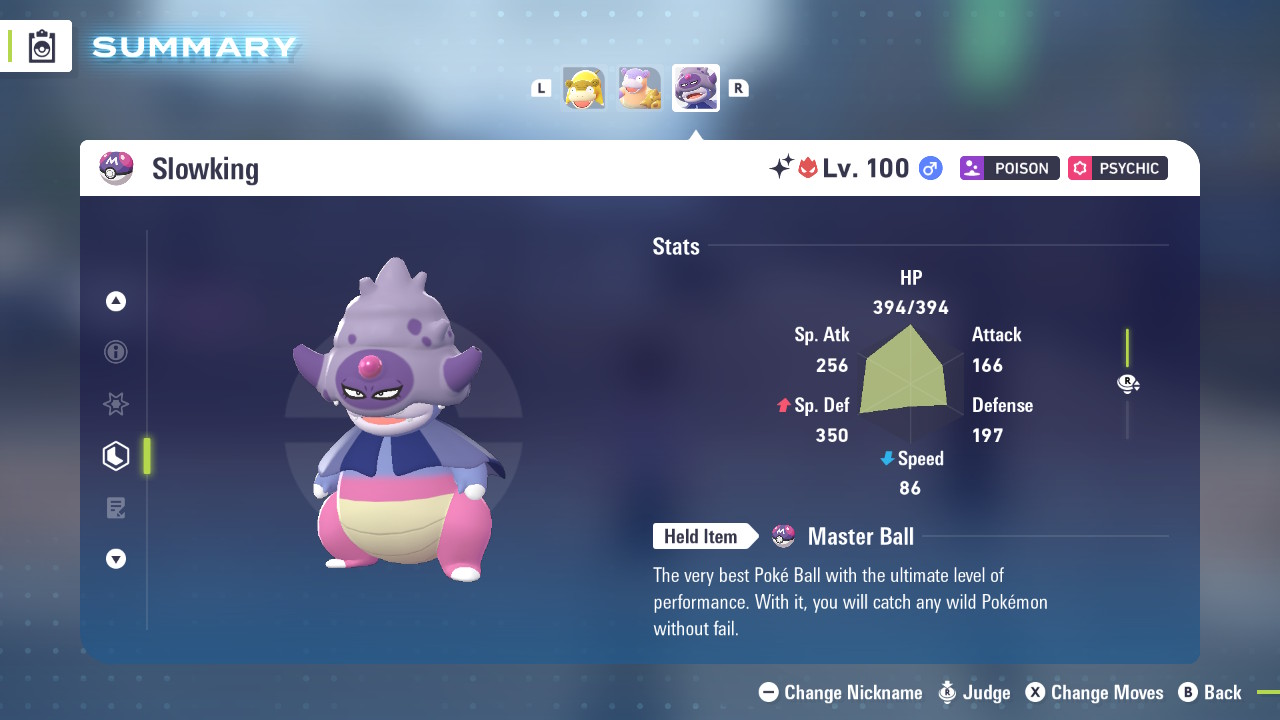The image size is (1280, 720).
Task: Click the up arrow in the page sidebar
Action: point(116,301)
